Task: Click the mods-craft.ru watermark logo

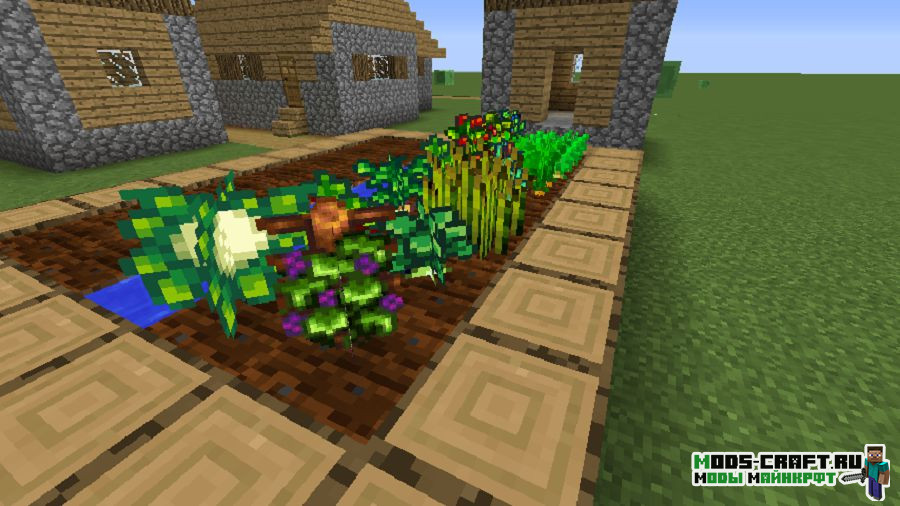Action: coord(789,470)
